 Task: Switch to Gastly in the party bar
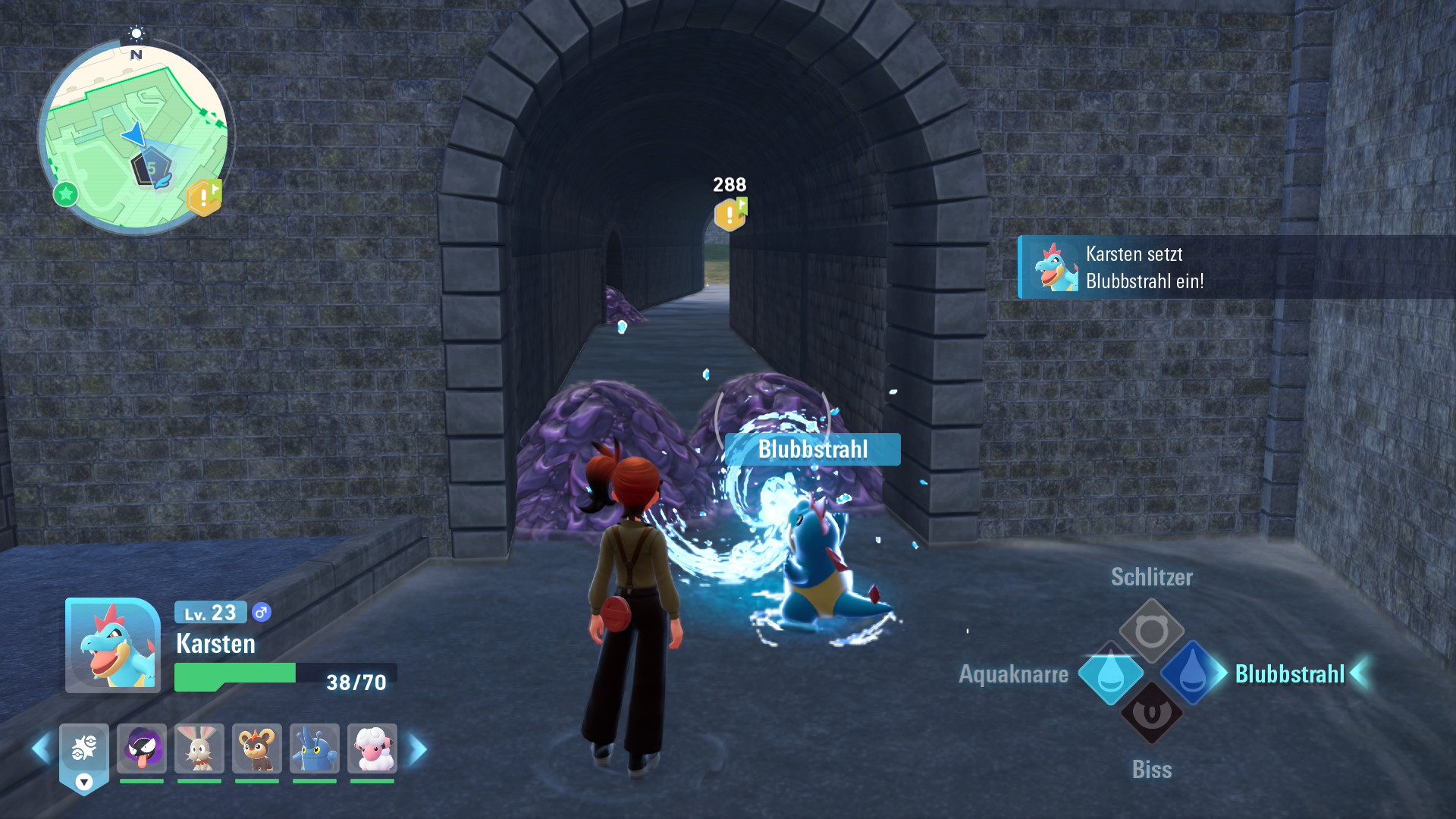pyautogui.click(x=142, y=748)
